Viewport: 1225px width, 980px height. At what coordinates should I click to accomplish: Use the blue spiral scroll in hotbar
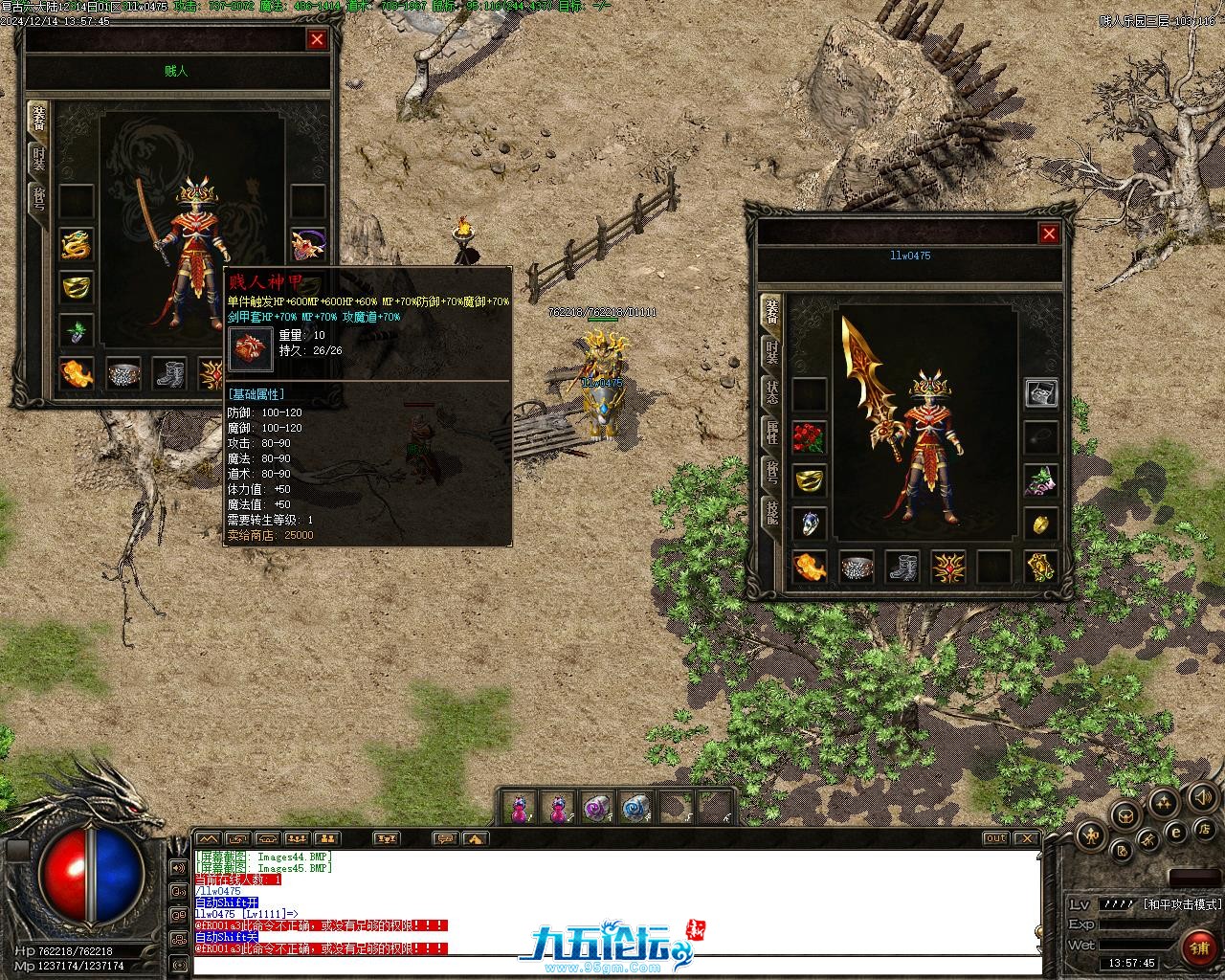634,808
